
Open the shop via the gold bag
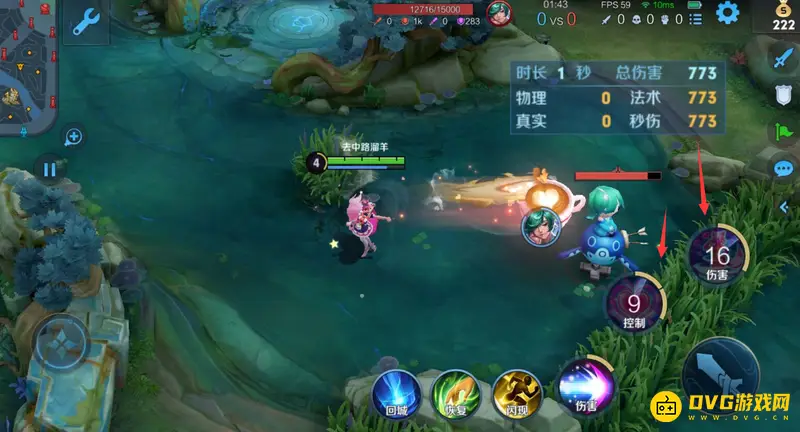(782, 16)
